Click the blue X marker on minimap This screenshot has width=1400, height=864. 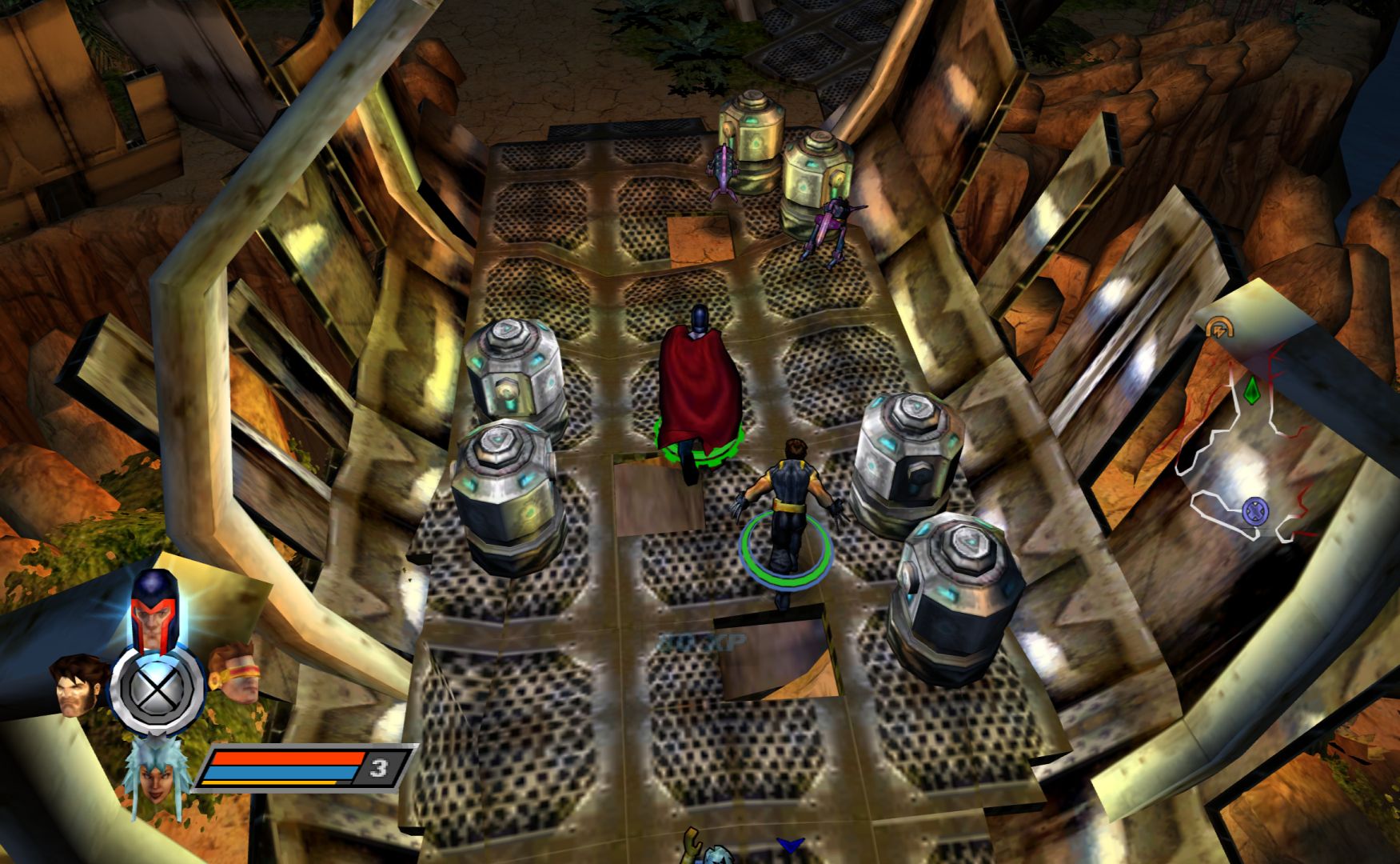1255,510
